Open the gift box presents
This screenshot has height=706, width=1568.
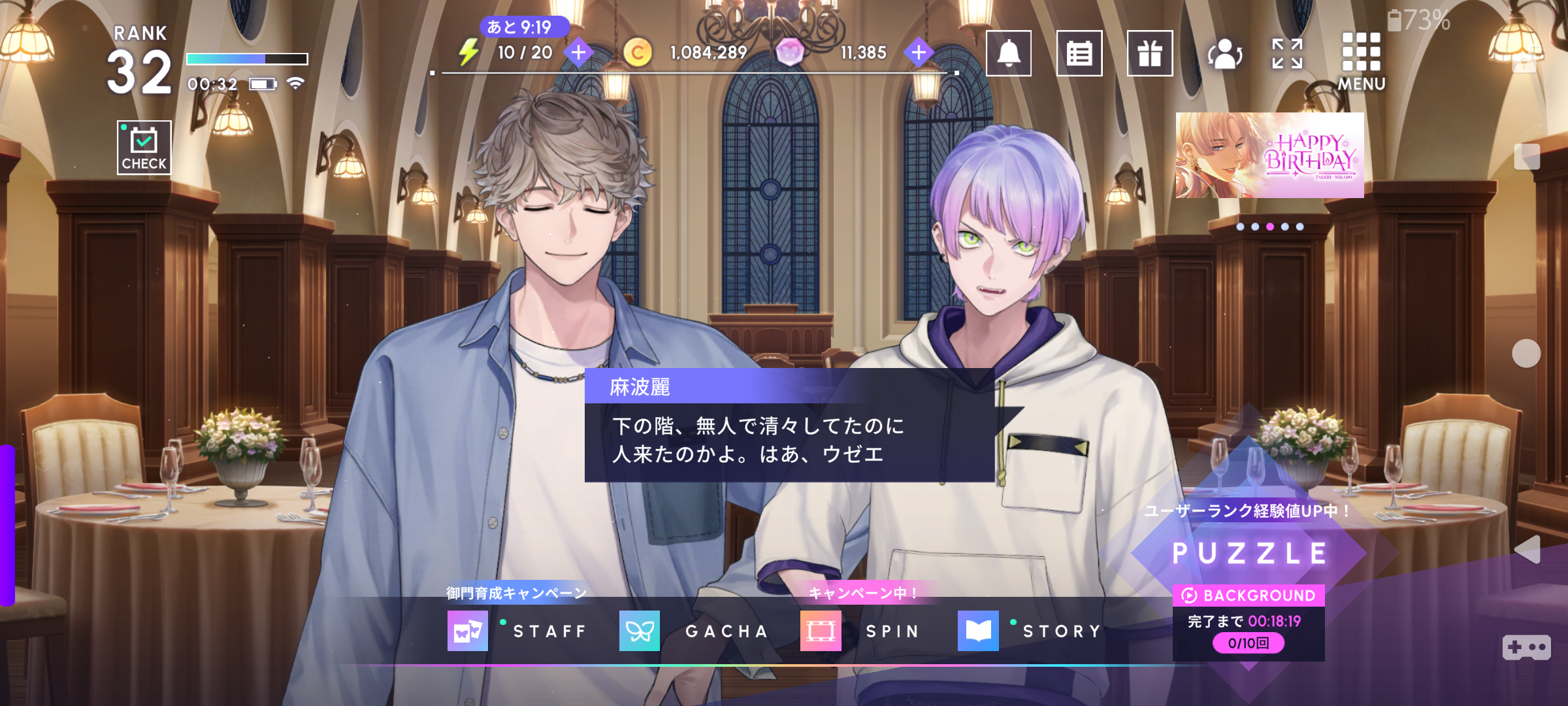tap(1149, 54)
